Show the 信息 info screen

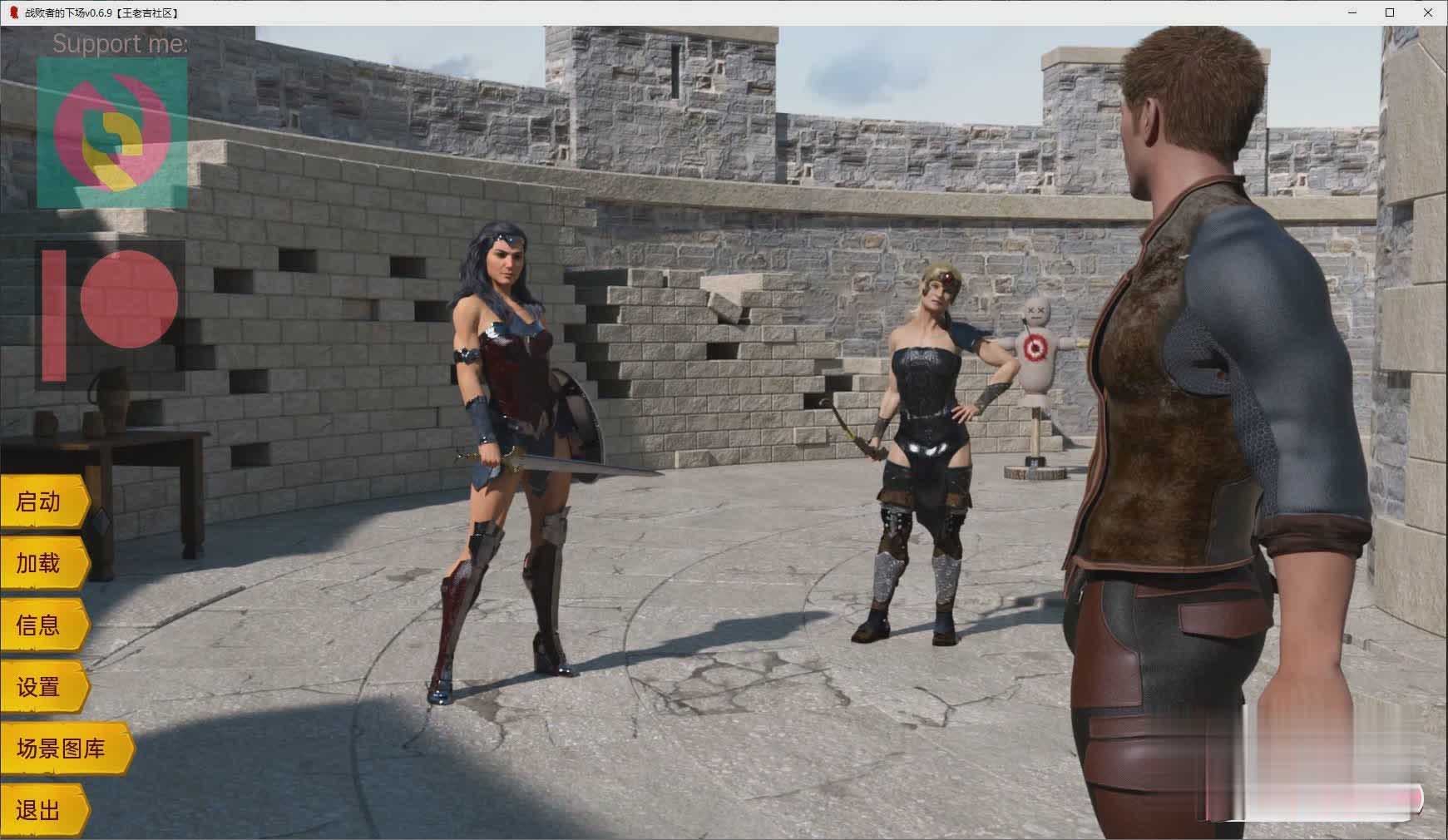pos(43,625)
